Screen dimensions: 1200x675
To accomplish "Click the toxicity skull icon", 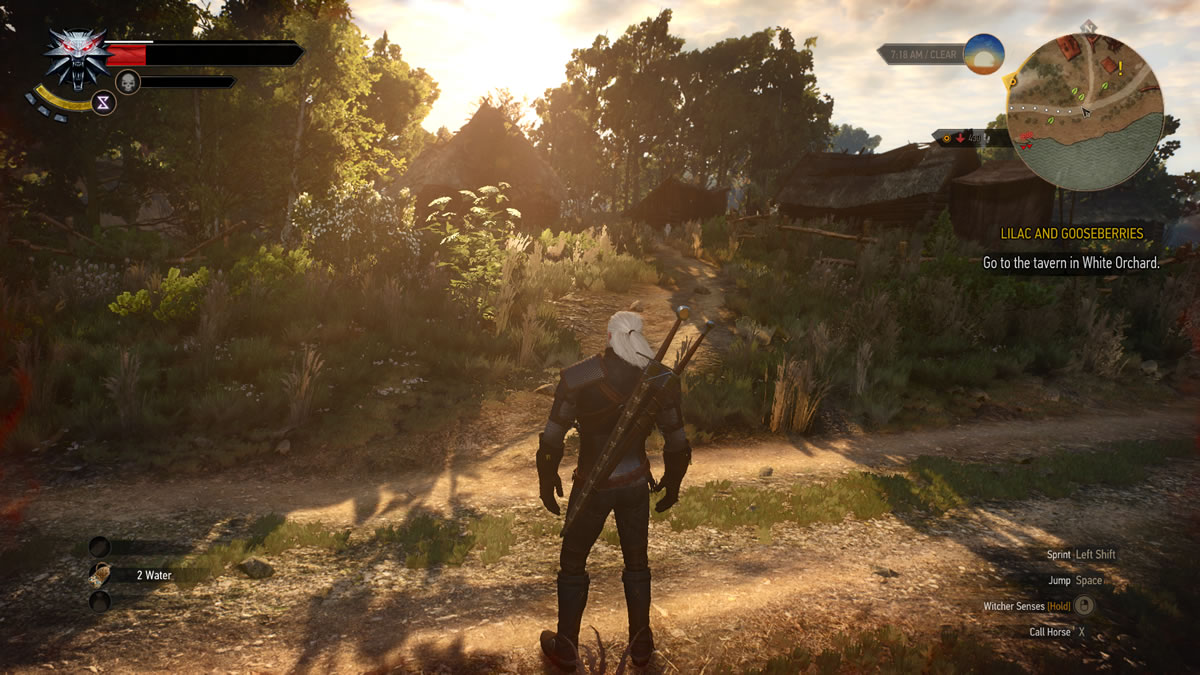I will pyautogui.click(x=127, y=81).
